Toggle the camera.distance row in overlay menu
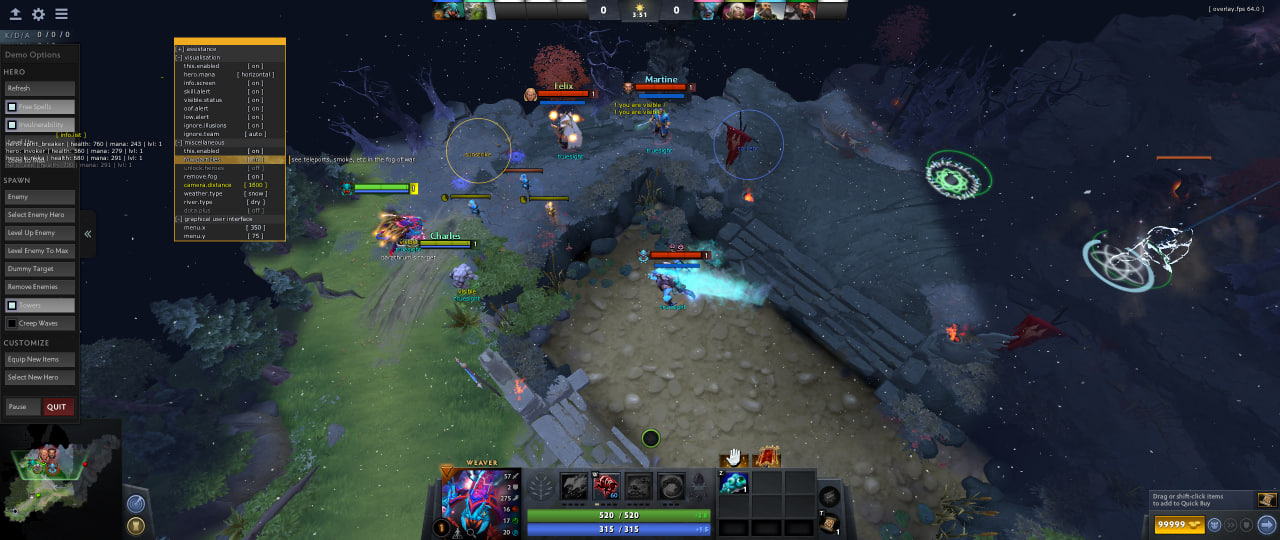1280x540 pixels. click(x=229, y=185)
